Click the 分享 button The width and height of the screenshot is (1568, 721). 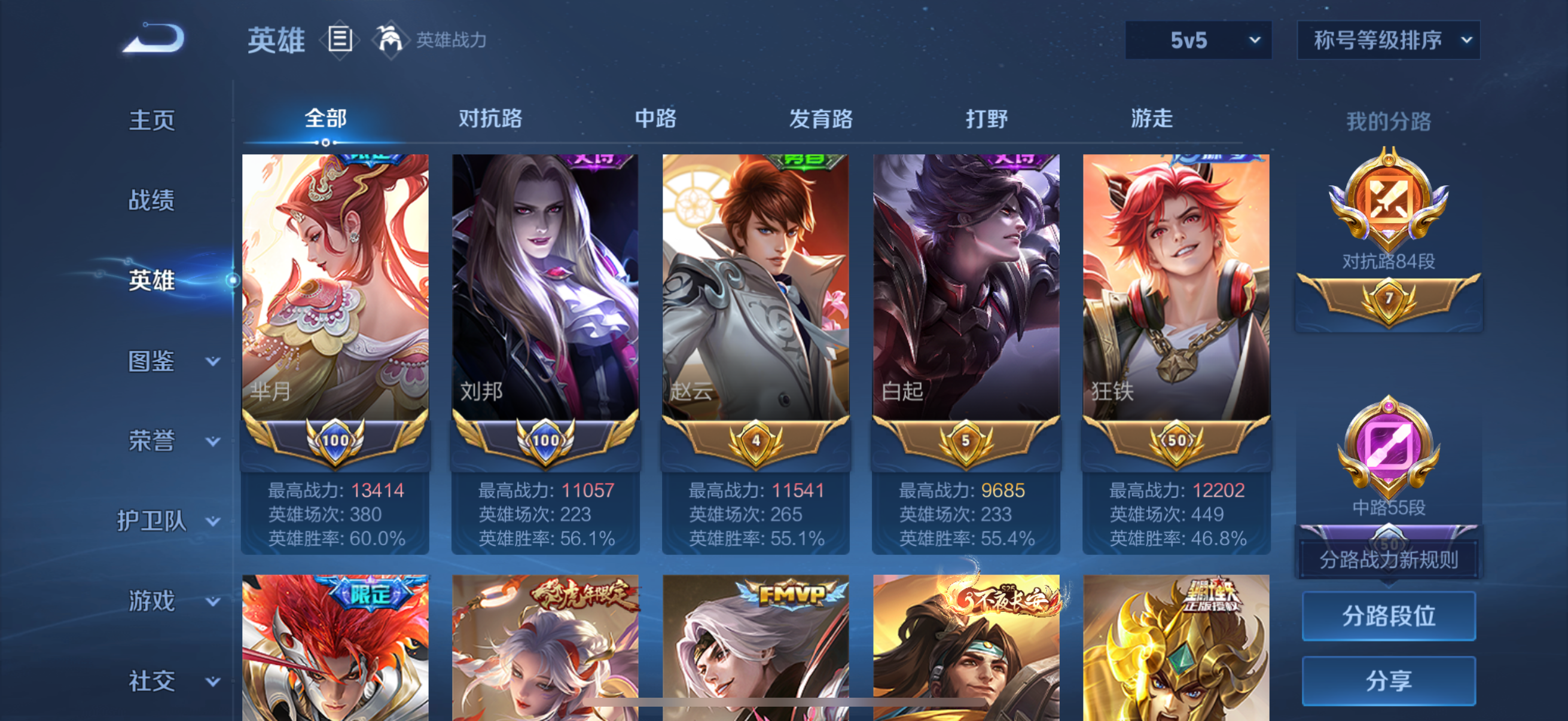[x=1390, y=680]
